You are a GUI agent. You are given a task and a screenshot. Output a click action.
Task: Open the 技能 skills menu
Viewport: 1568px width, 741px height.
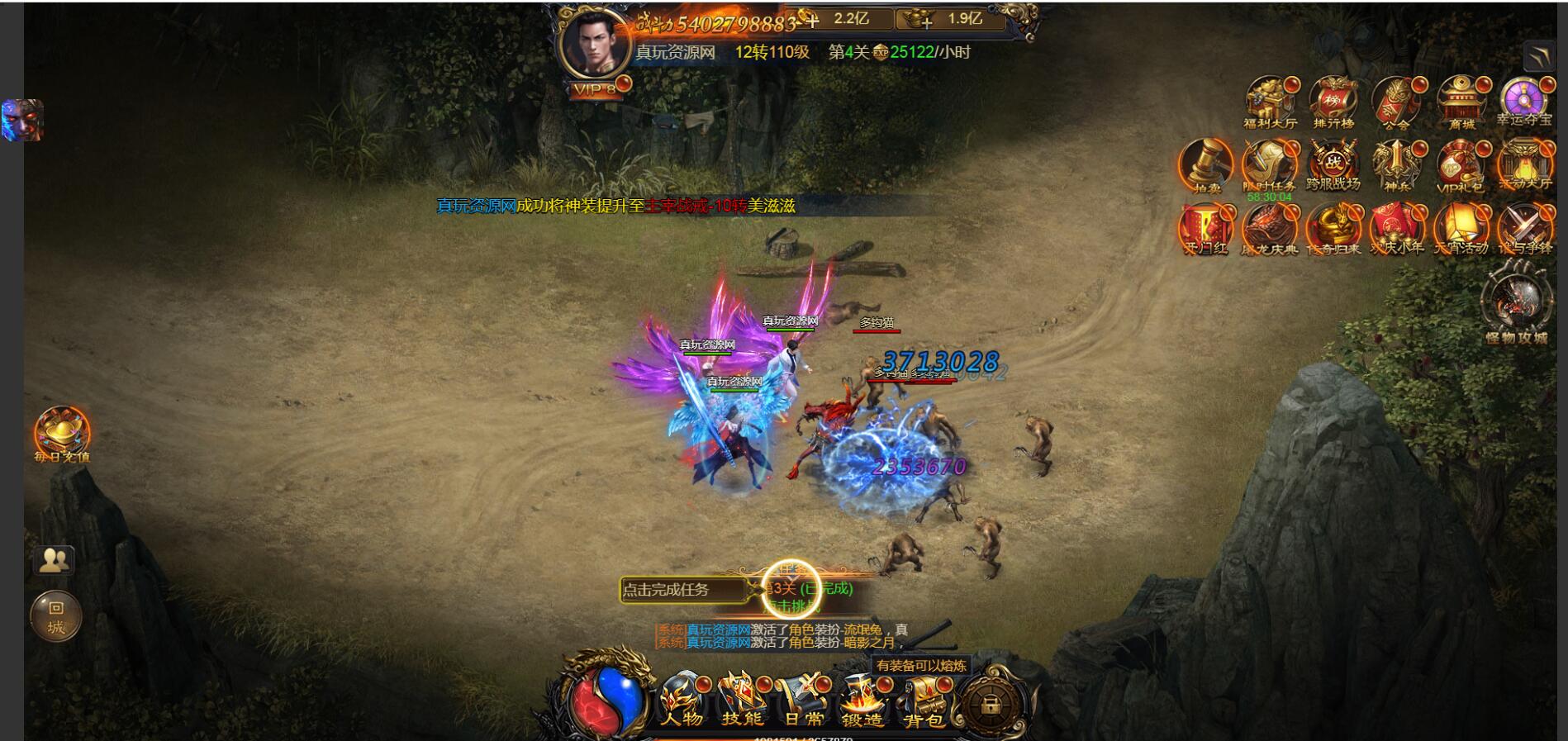[x=741, y=701]
